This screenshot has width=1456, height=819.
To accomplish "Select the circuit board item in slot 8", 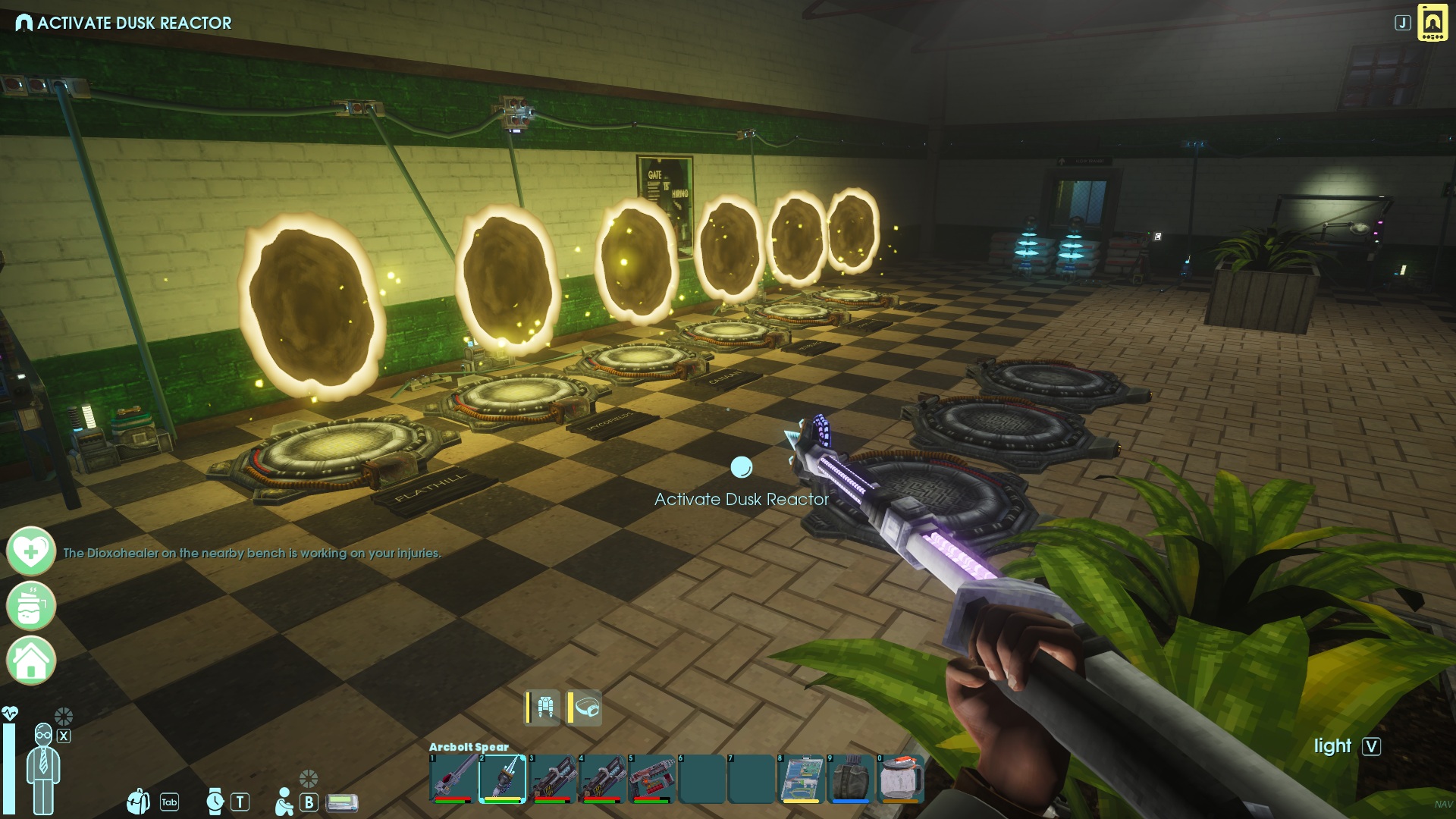I will pyautogui.click(x=801, y=778).
